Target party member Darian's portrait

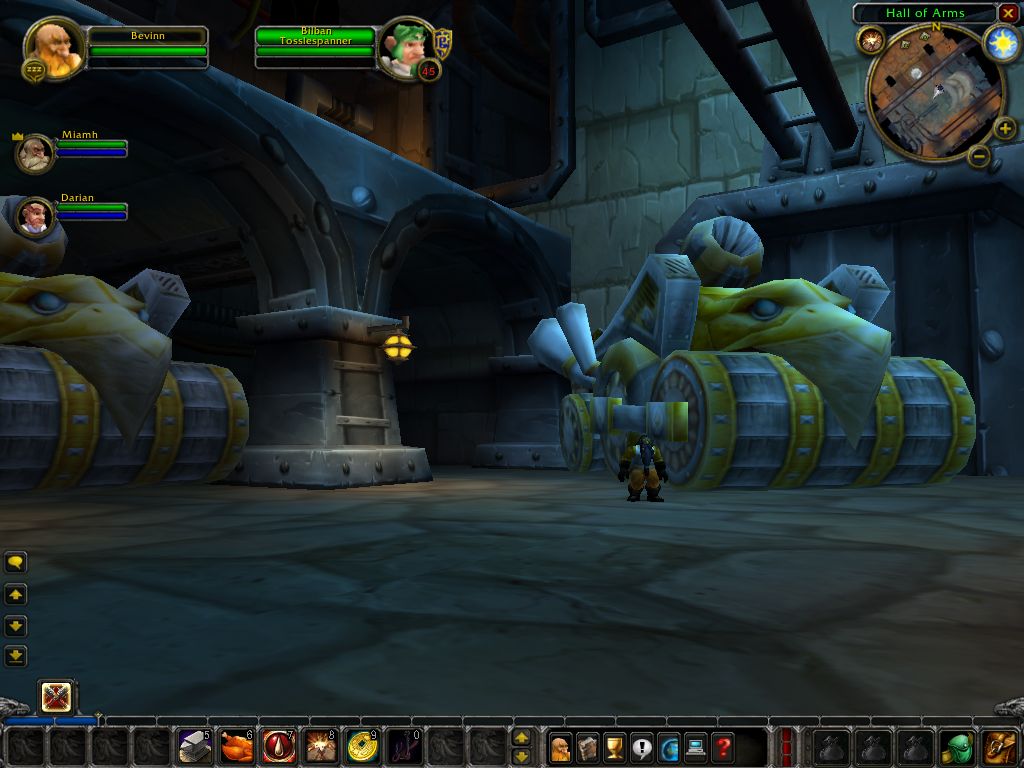pyautogui.click(x=35, y=215)
